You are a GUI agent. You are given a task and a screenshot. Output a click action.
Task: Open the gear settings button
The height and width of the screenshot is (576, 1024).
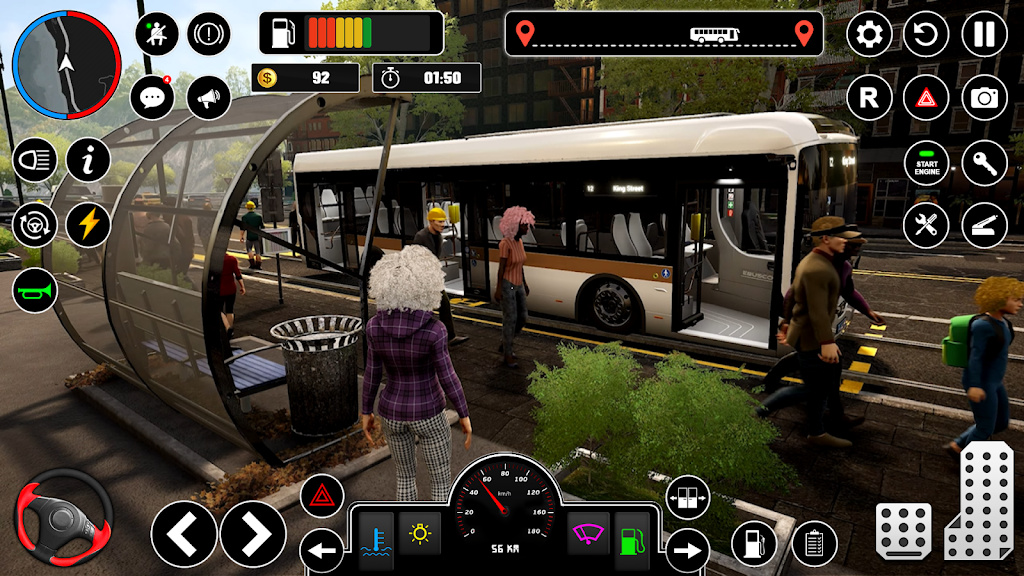[869, 35]
